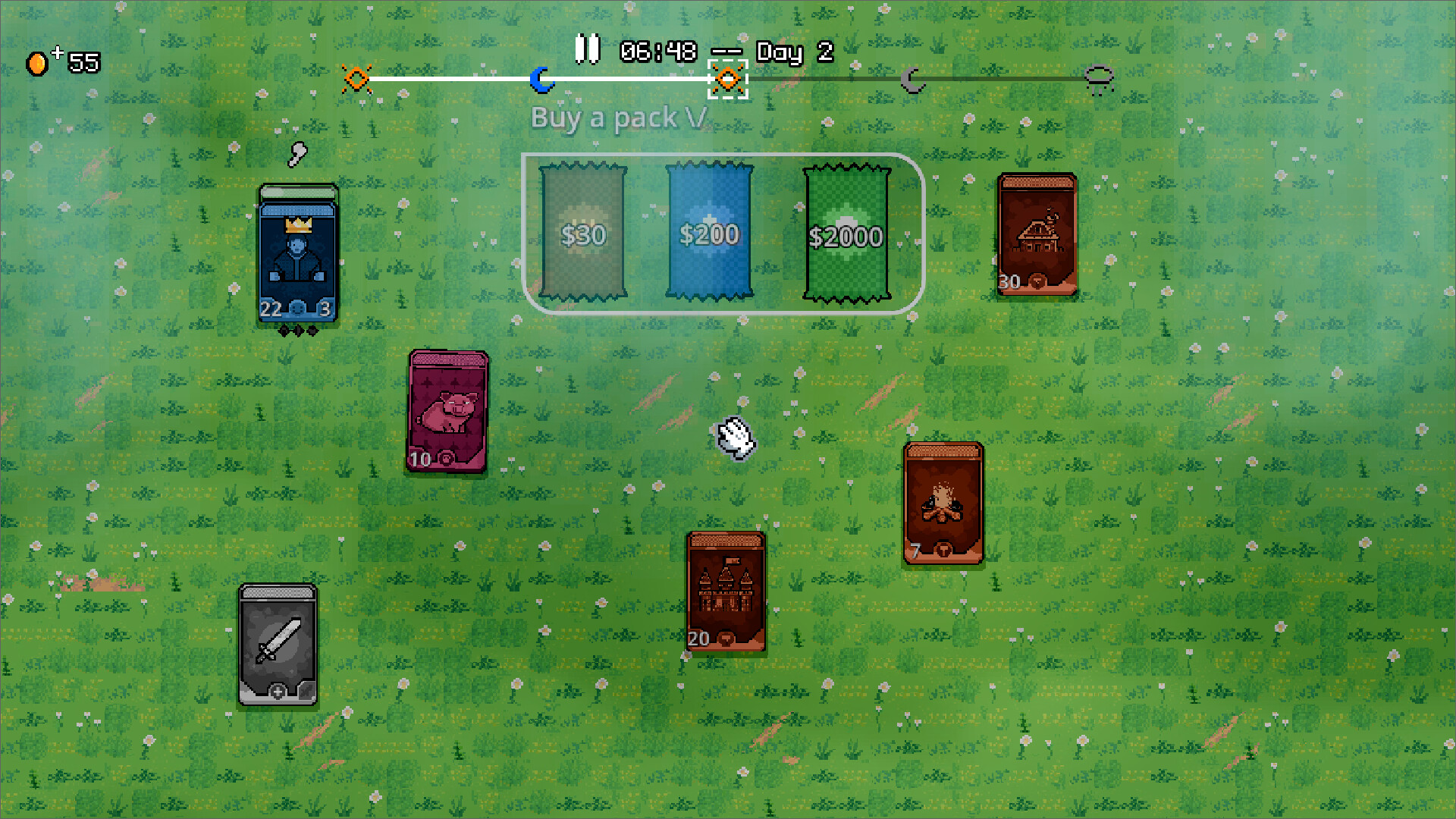Screen dimensions: 1456x819
Task: Click the 06:48 clock display
Action: (657, 52)
